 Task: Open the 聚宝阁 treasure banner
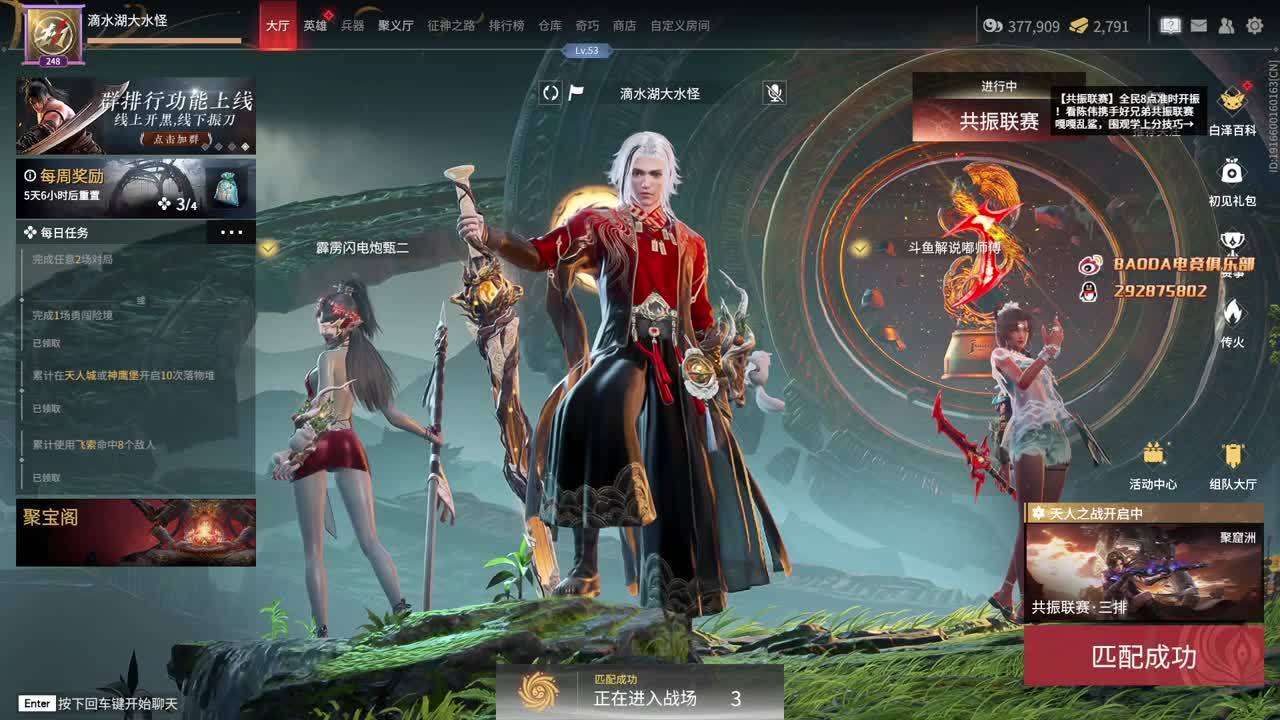pyautogui.click(x=135, y=533)
